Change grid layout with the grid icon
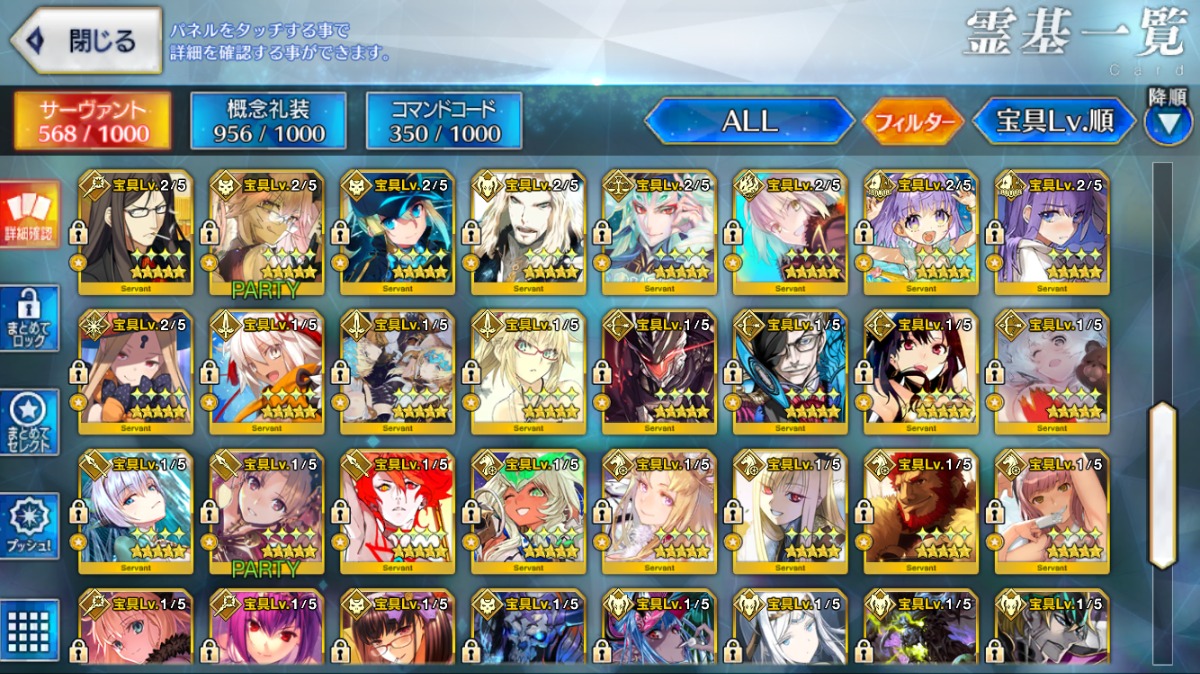Screen dimensions: 1200x674 [x=29, y=630]
